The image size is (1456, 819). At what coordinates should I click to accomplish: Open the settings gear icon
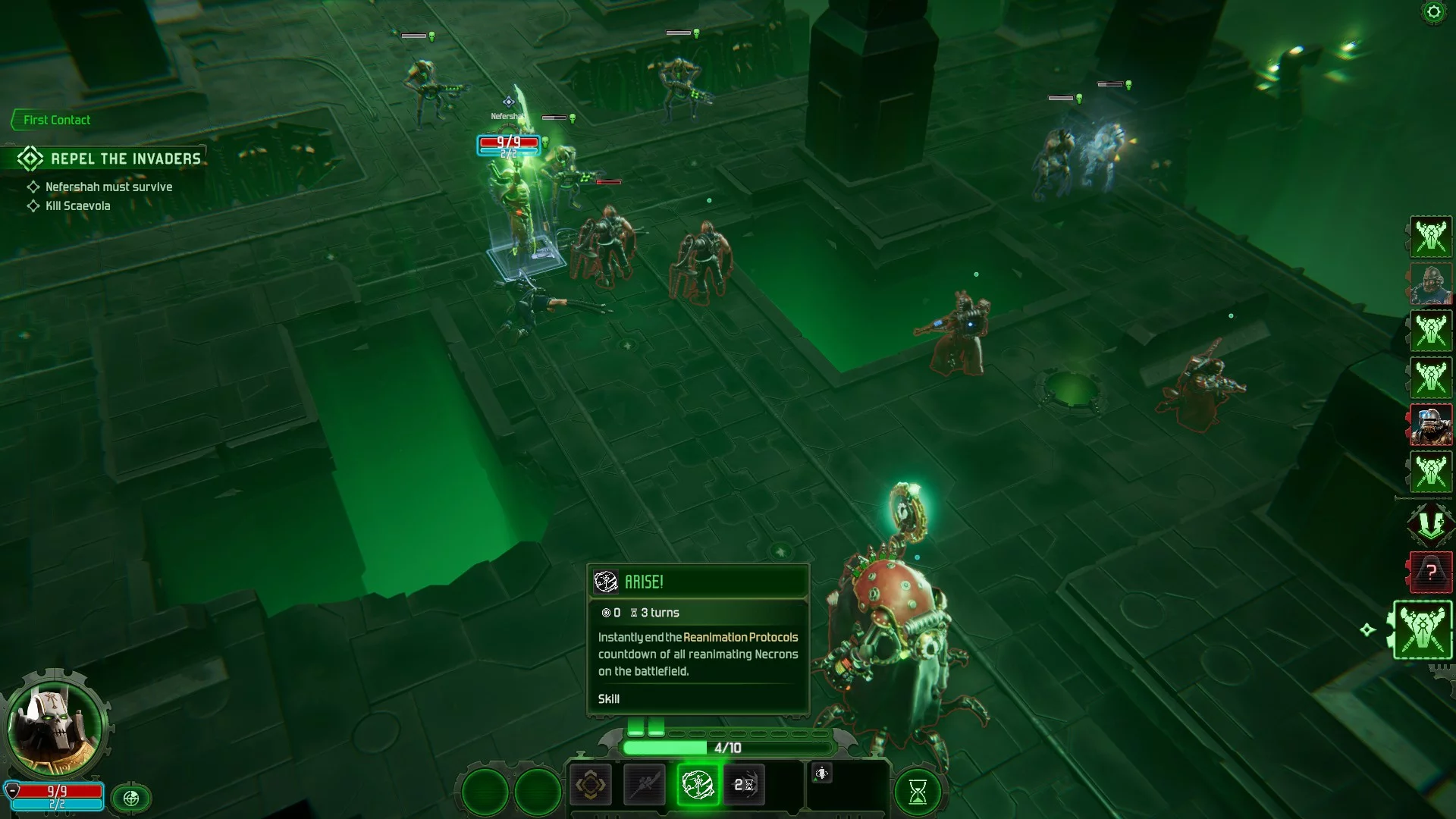1432,12
